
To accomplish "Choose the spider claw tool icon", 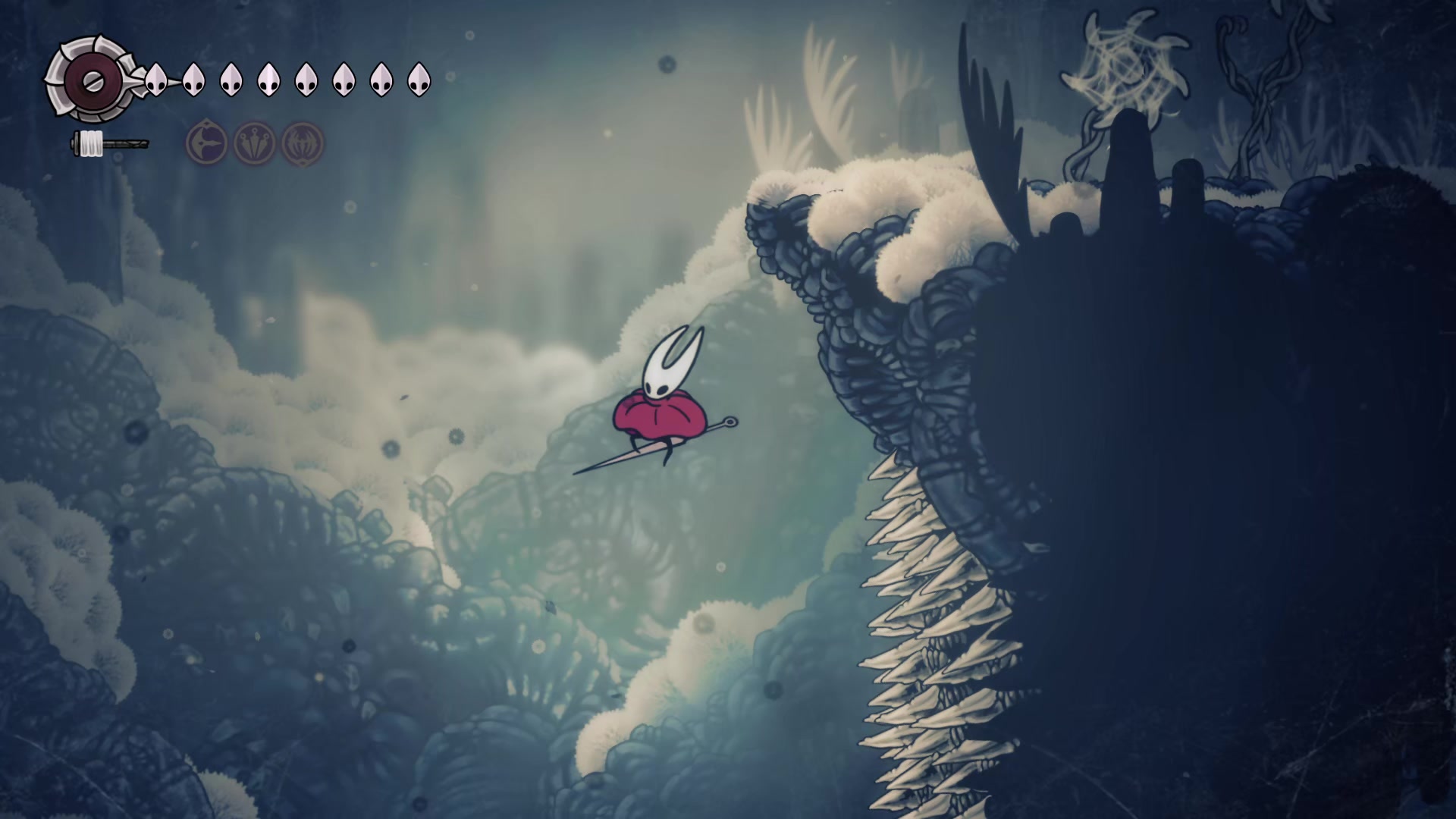I will (x=303, y=143).
